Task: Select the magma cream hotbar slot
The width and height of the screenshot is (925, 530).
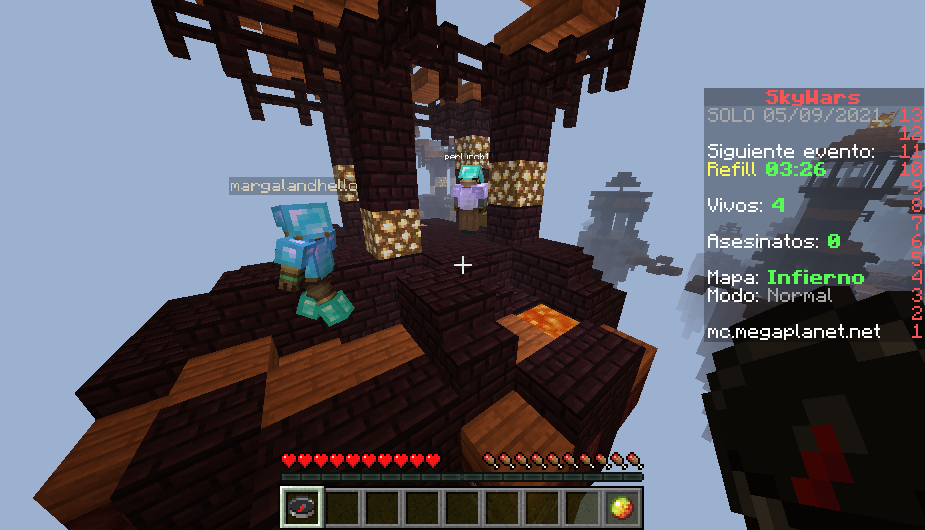Action: tap(621, 507)
